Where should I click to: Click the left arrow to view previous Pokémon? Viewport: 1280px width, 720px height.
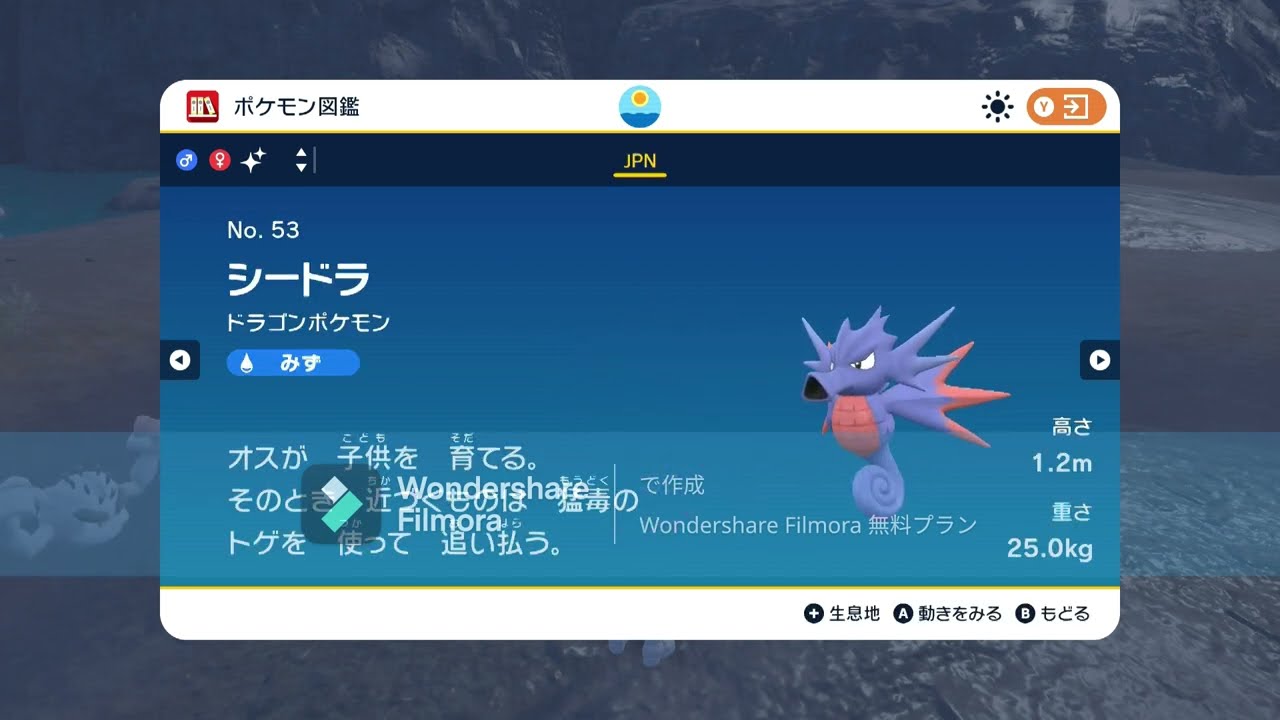(x=180, y=360)
